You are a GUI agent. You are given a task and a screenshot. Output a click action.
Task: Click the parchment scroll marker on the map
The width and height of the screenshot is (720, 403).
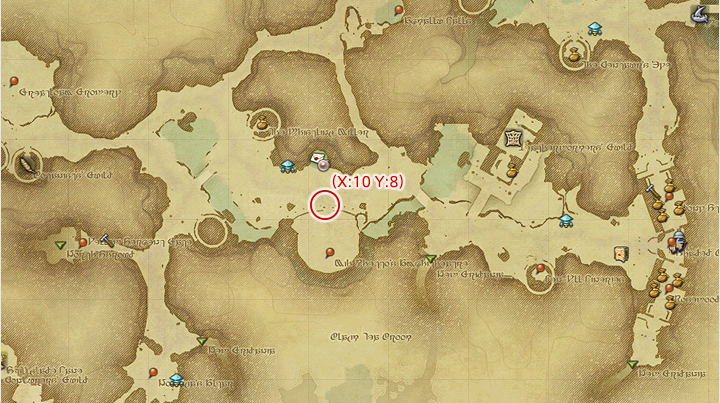[621, 253]
